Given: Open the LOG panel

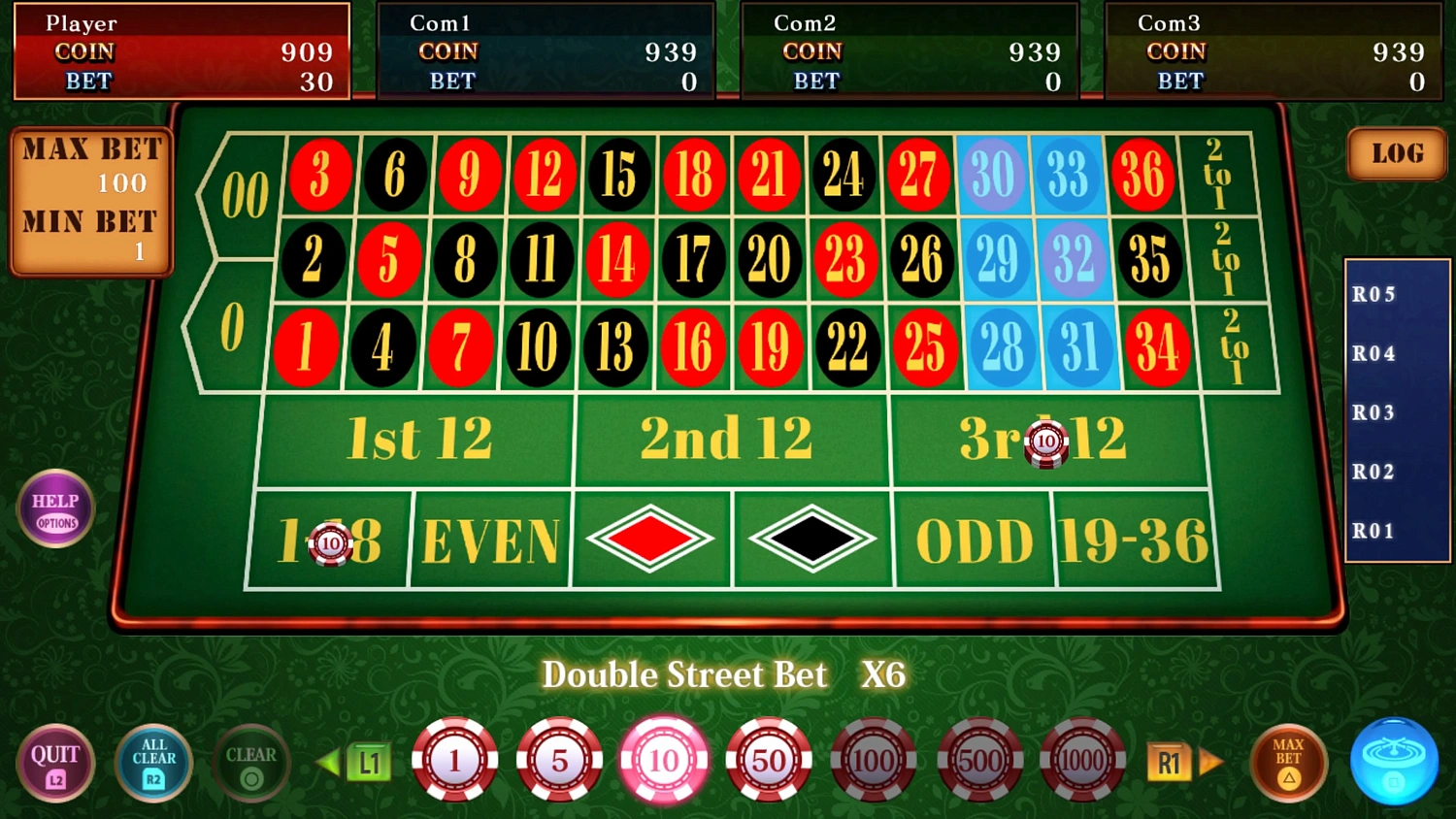Looking at the screenshot, I should click(1396, 153).
